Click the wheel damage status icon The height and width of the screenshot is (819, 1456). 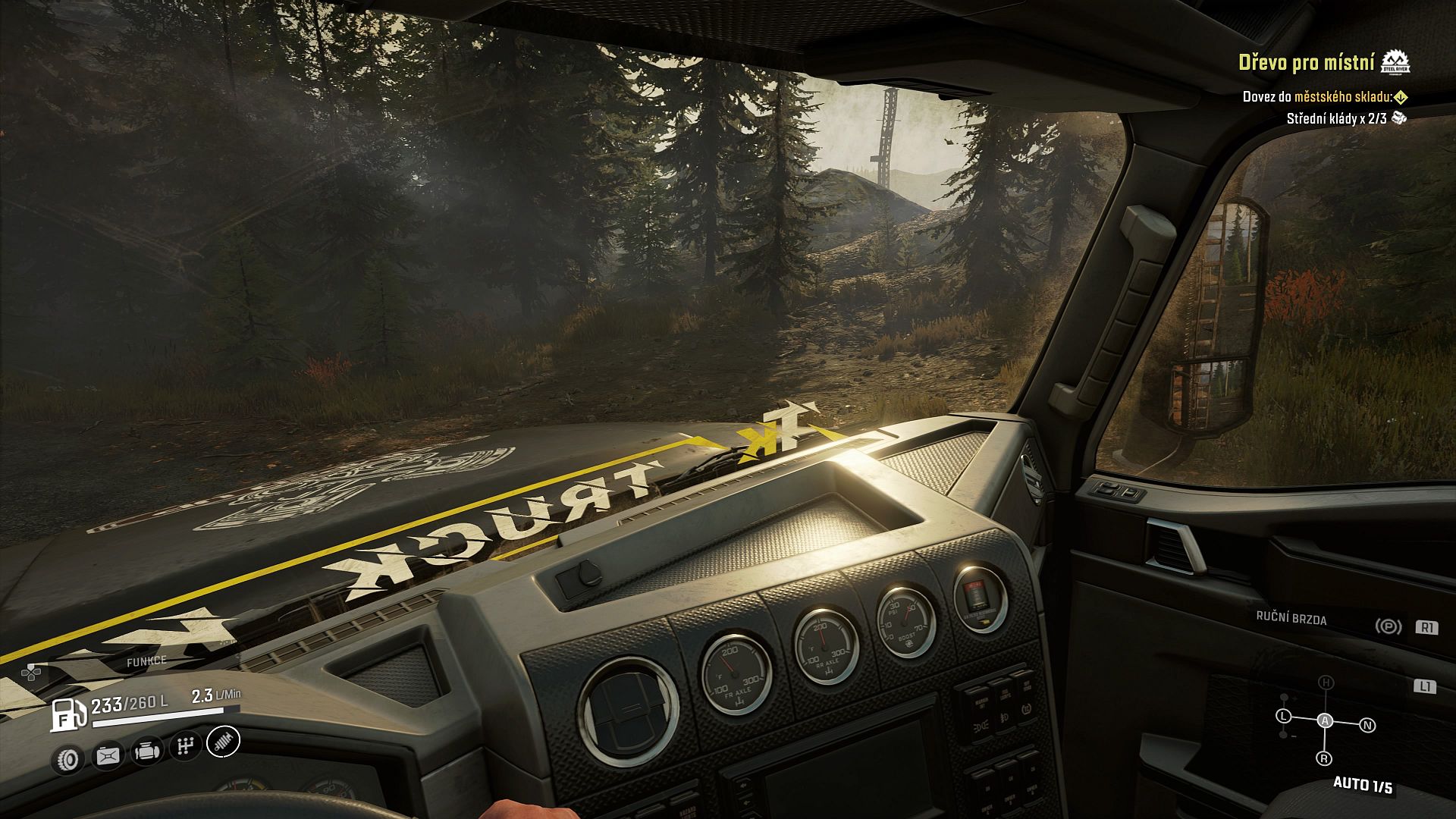69,758
